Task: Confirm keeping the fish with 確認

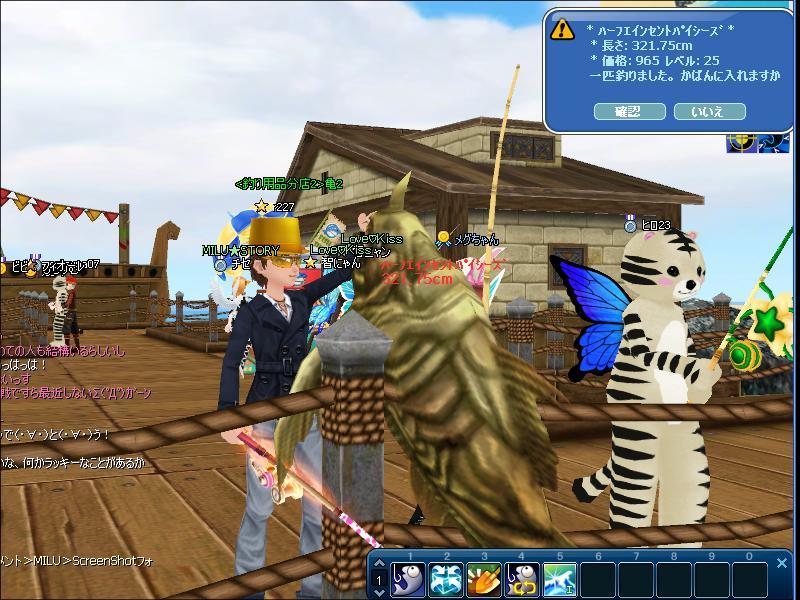Action: click(628, 112)
